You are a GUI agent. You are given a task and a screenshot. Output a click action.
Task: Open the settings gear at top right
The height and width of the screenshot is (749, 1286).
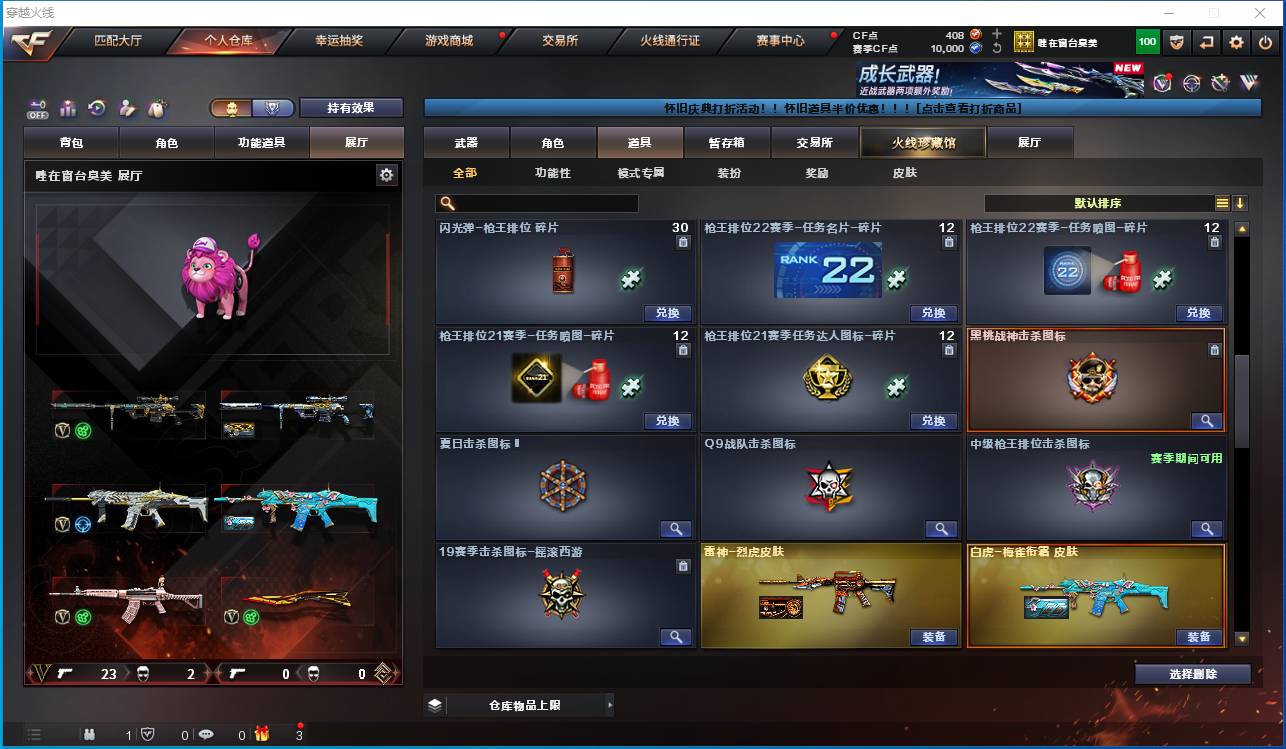click(1236, 41)
